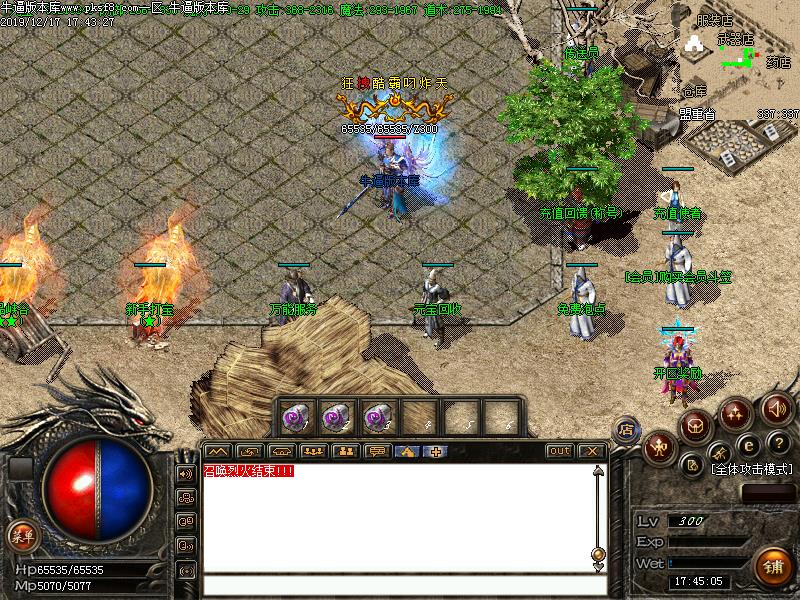Open the 铺 stall button
This screenshot has height=600, width=800.
click(x=773, y=567)
